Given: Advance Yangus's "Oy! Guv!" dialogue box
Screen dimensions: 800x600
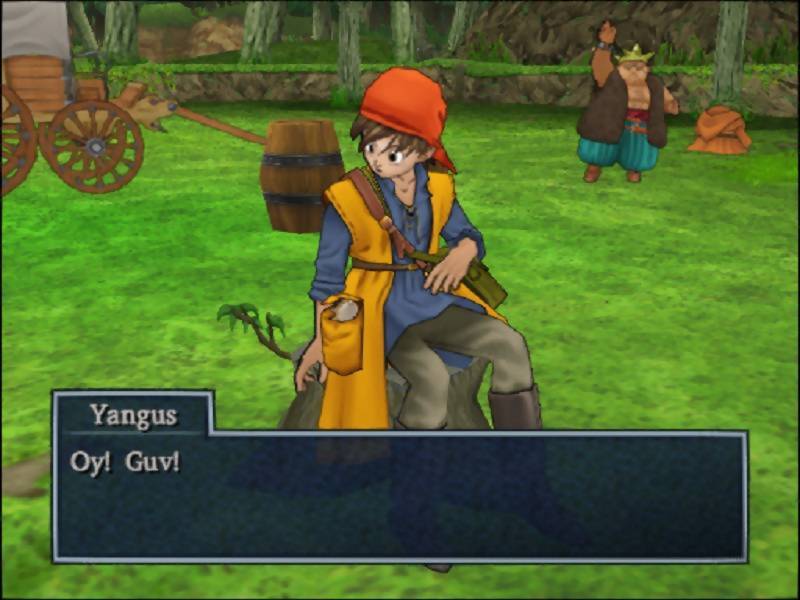Looking at the screenshot, I should [x=400, y=495].
